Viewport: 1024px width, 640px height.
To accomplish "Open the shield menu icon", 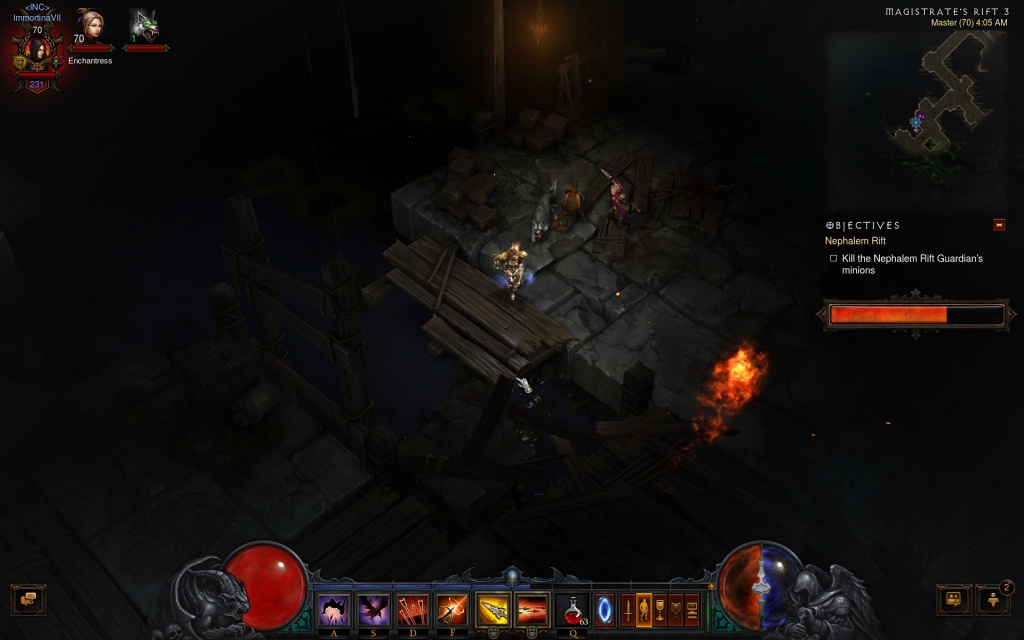I will 676,608.
